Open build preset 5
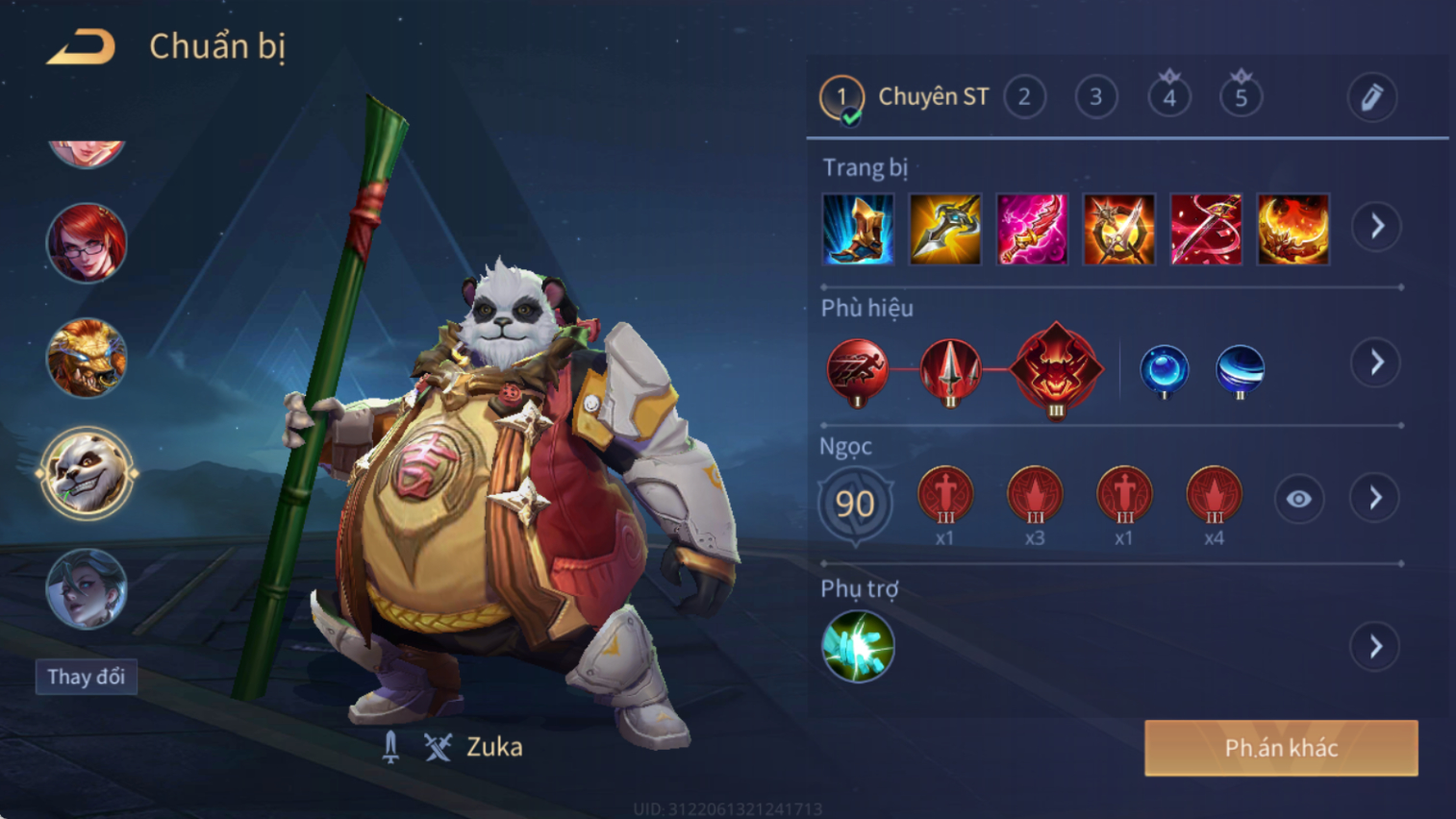Viewport: 1456px width, 819px height. [1241, 97]
